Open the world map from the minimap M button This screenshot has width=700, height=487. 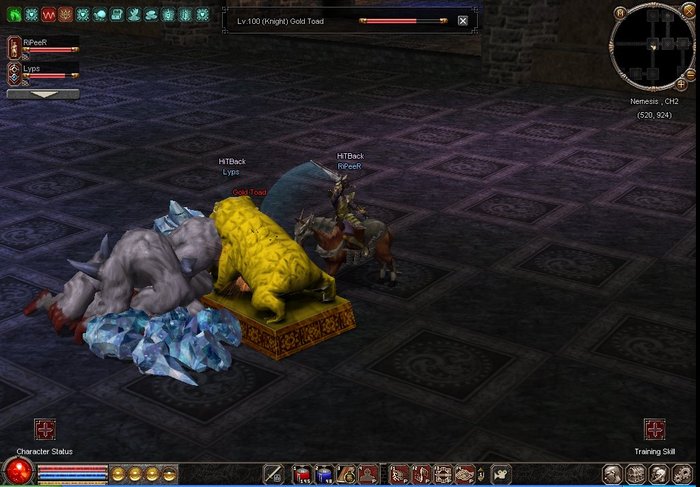(621, 13)
